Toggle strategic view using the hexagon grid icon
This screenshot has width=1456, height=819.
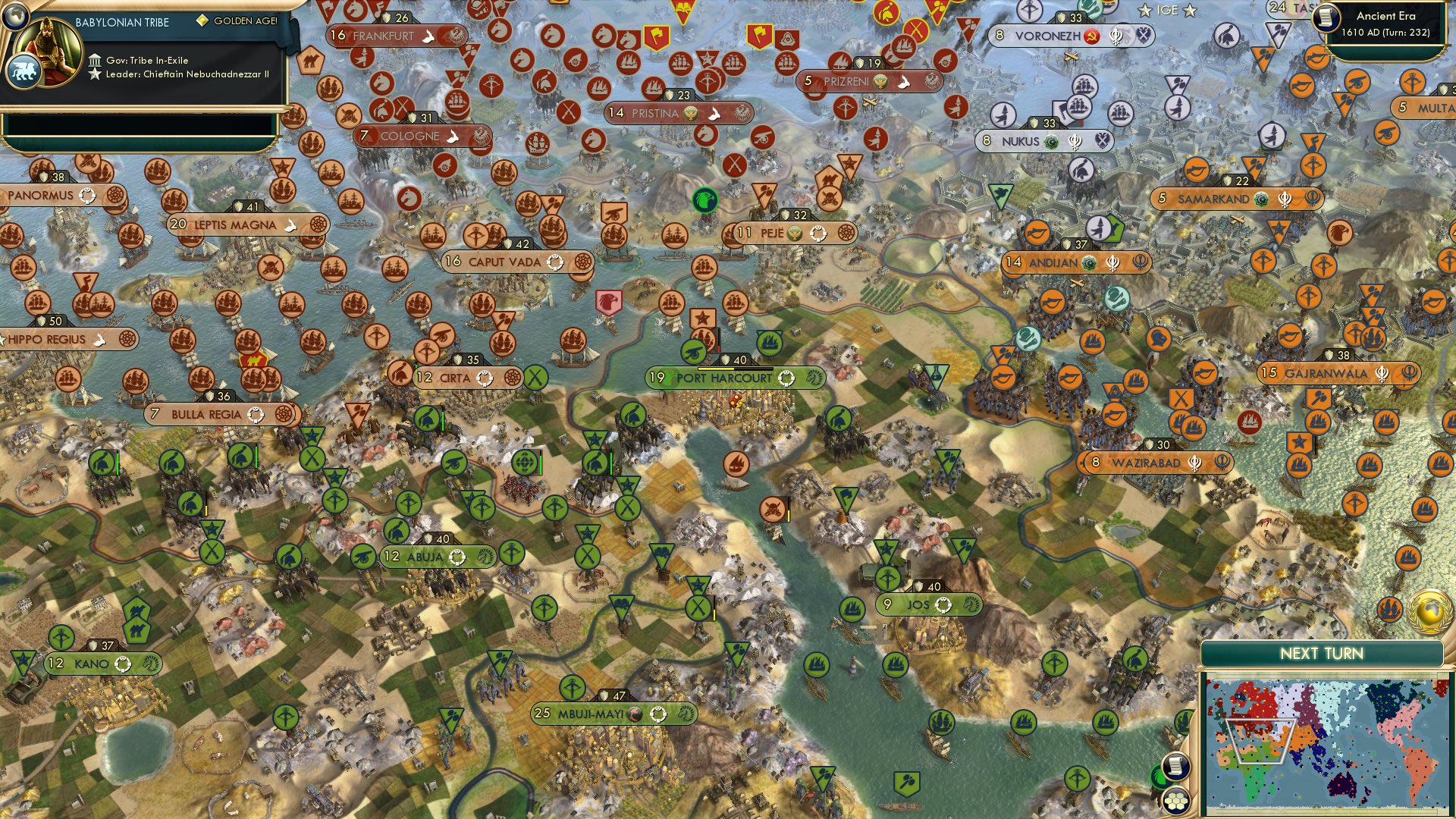[1175, 802]
